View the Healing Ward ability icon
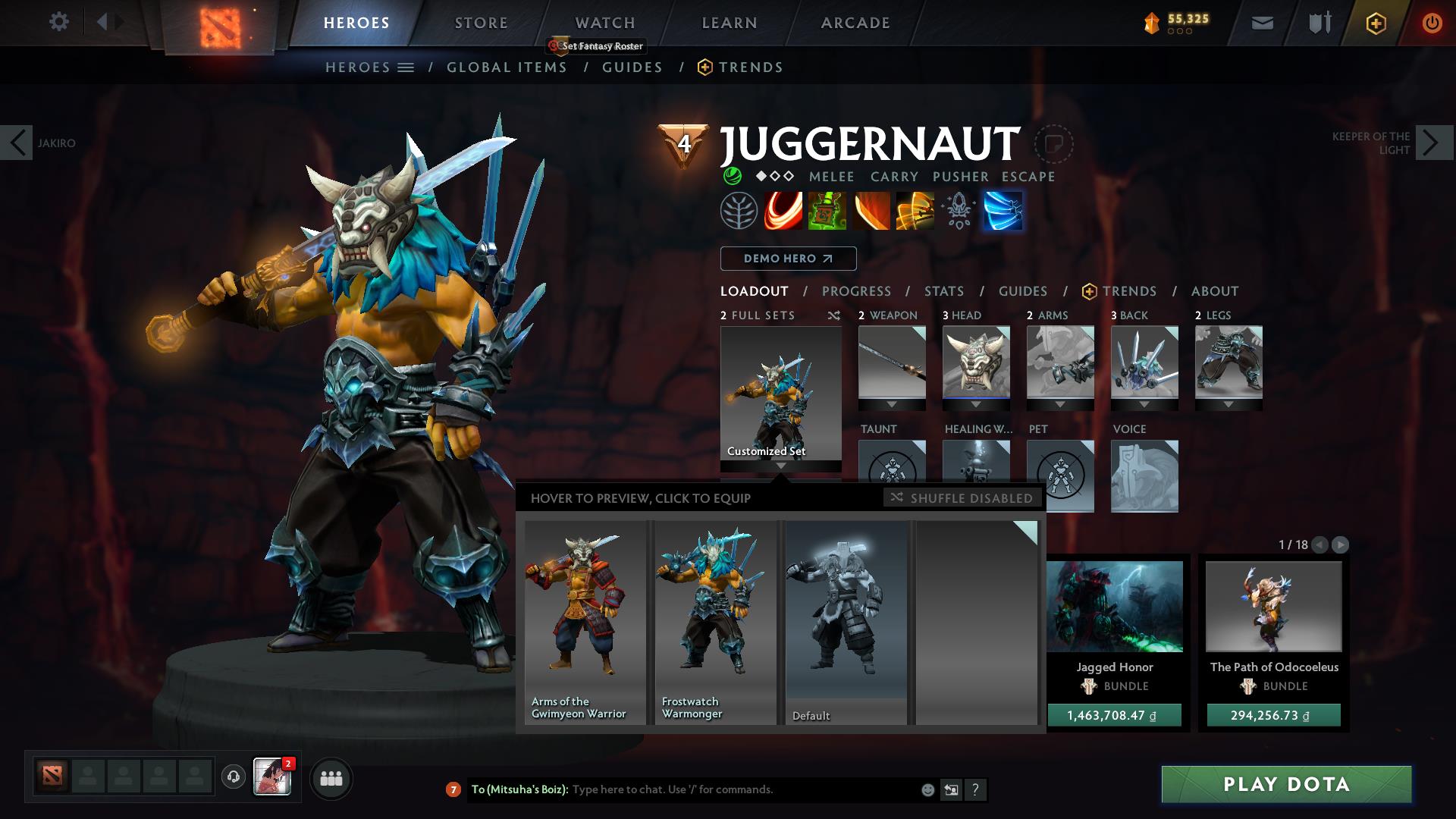The width and height of the screenshot is (1456, 819). (x=827, y=211)
